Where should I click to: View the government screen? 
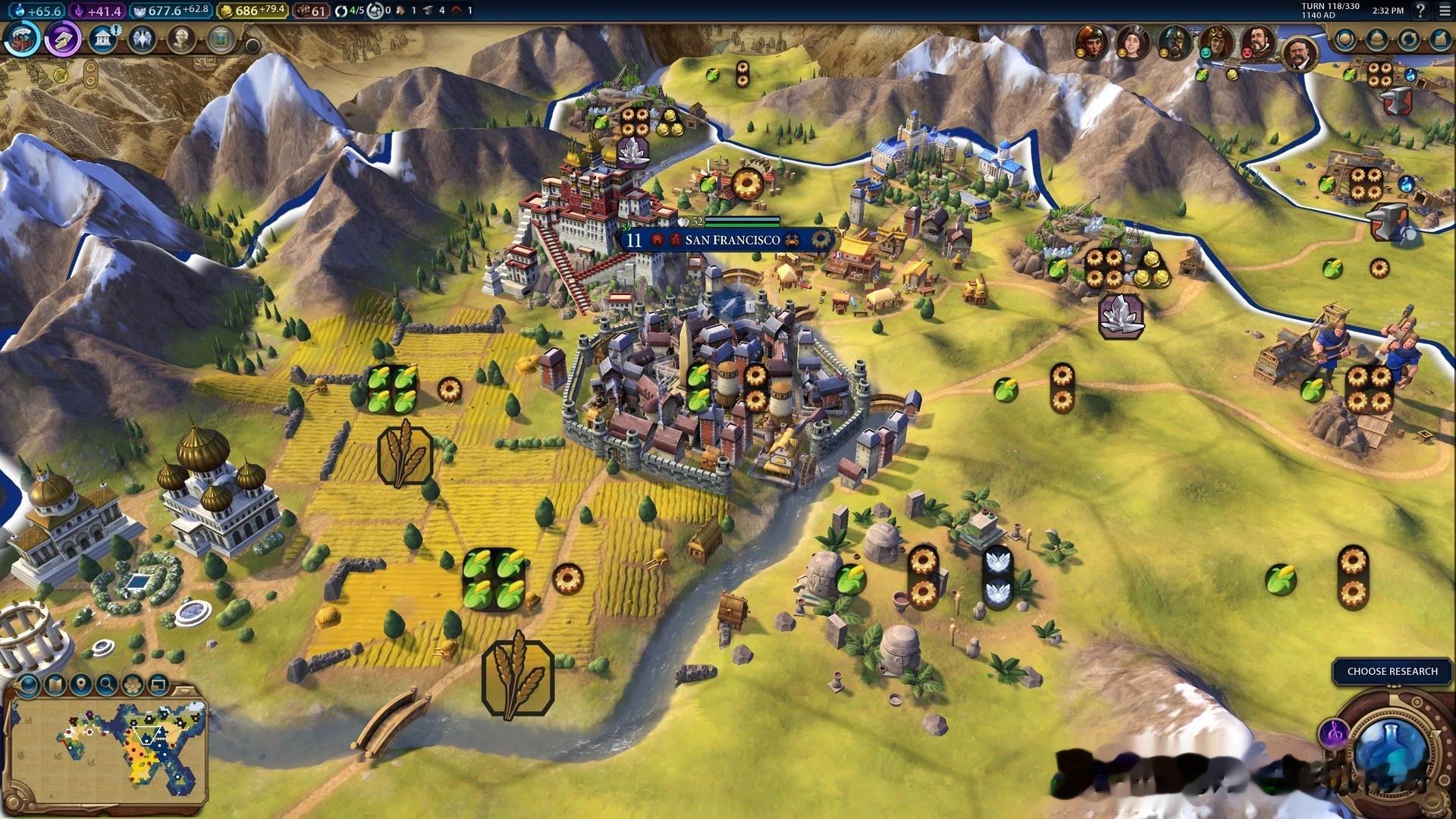(x=102, y=39)
